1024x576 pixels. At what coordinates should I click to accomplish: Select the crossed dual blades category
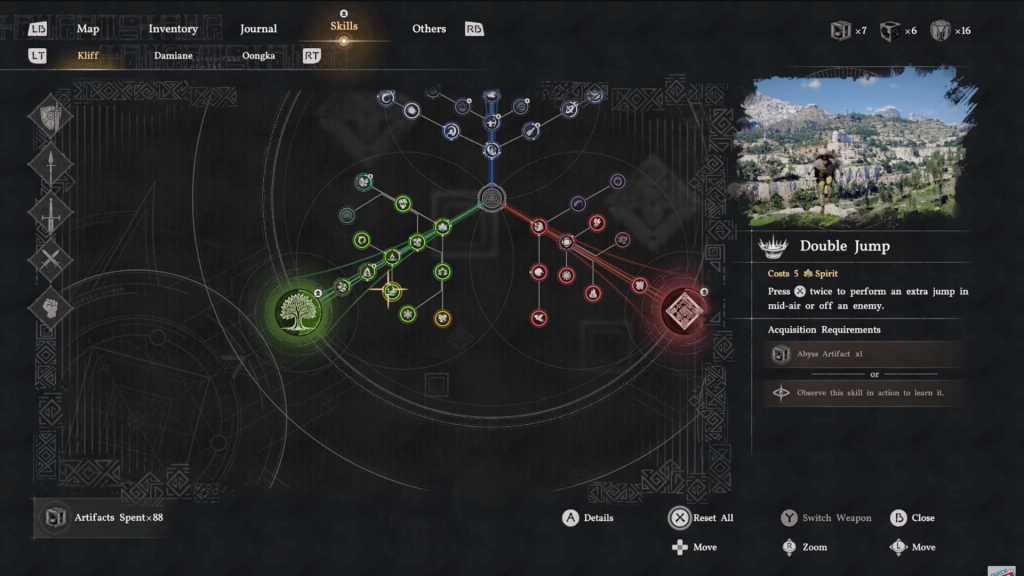[50, 260]
